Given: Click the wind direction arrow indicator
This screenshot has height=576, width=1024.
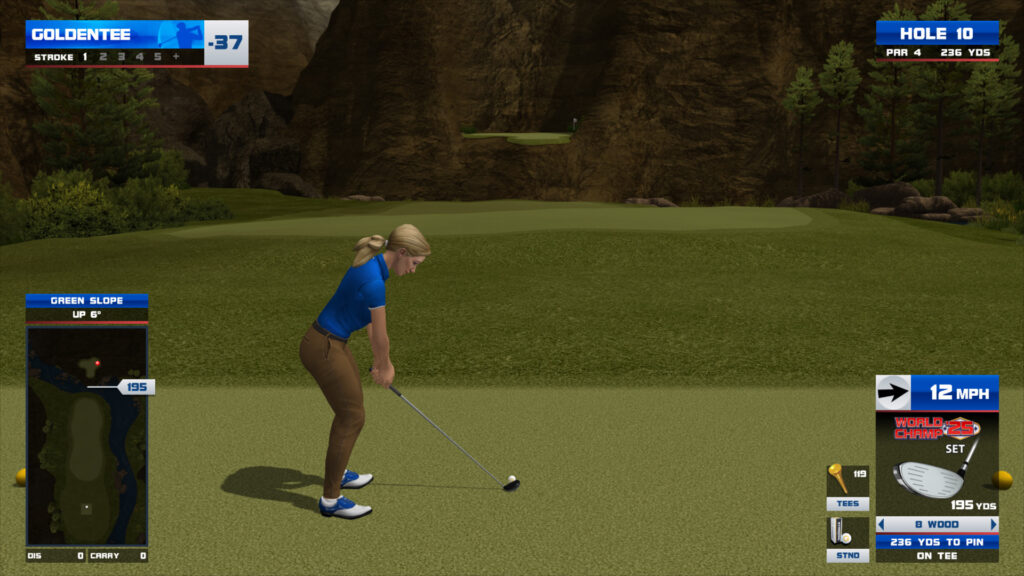Looking at the screenshot, I should pos(892,393).
